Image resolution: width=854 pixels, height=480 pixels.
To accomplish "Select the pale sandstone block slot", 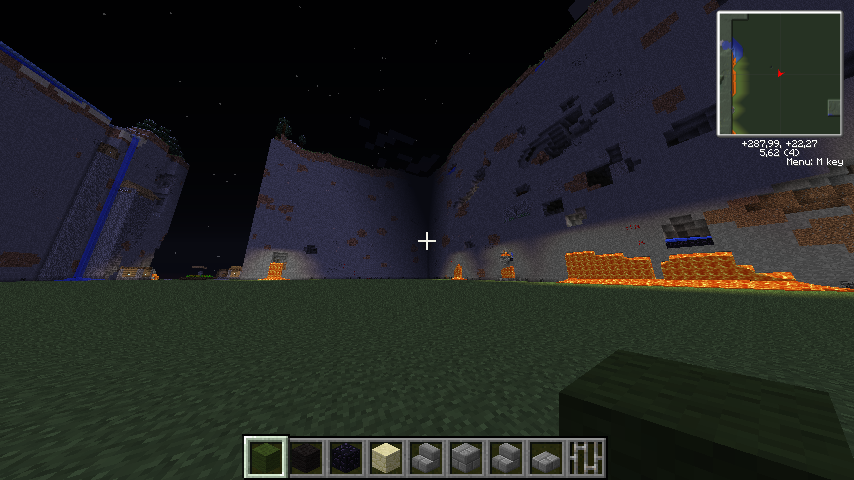I will tap(386, 457).
